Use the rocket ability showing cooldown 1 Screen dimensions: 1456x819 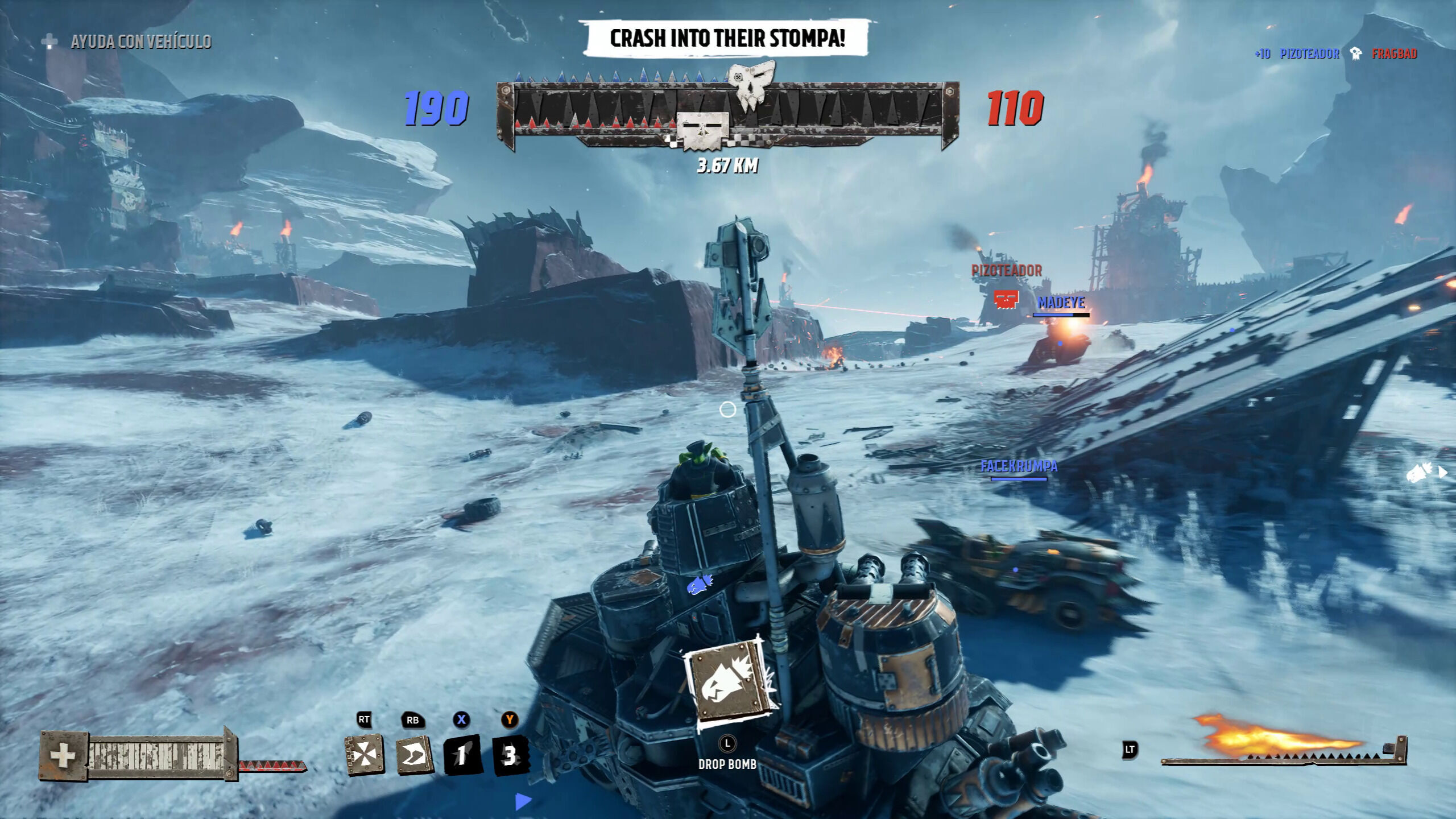462,755
